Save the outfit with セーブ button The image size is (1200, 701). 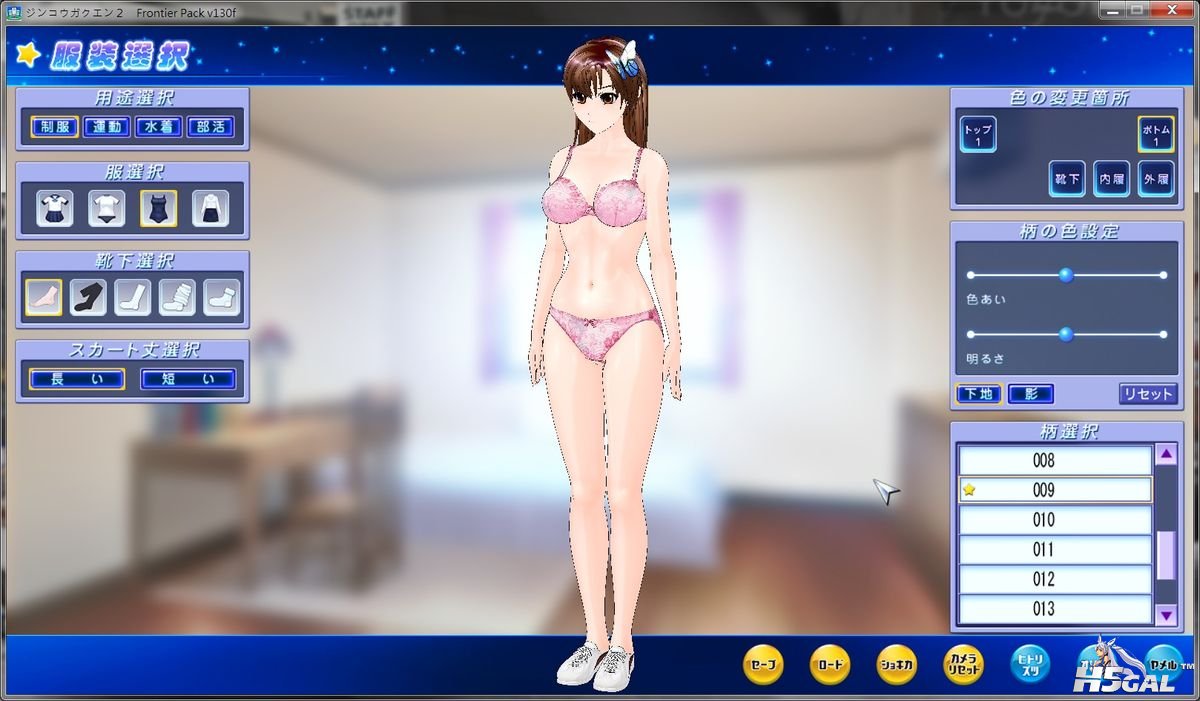[x=763, y=664]
